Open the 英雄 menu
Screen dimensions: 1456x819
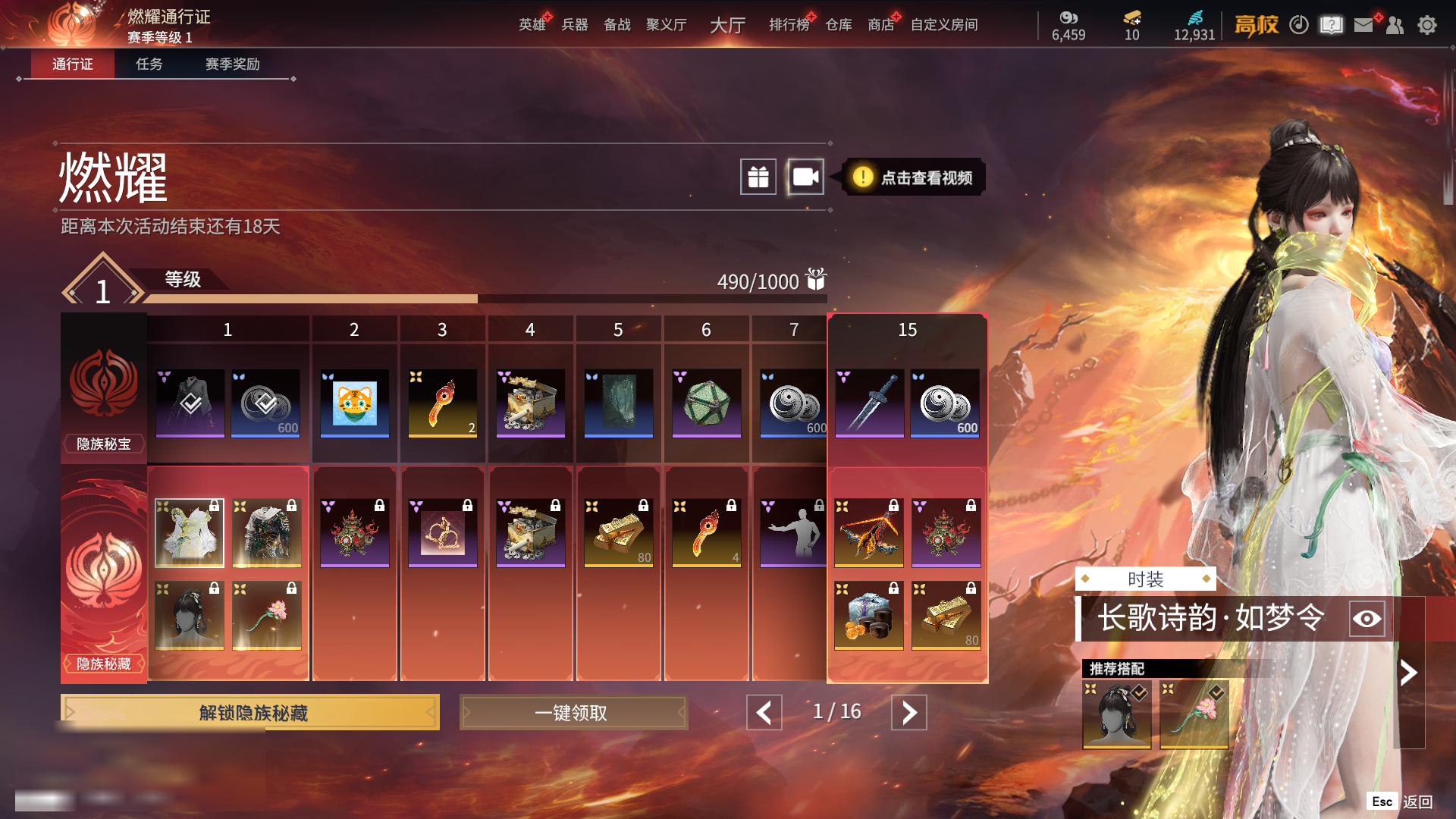coord(532,25)
